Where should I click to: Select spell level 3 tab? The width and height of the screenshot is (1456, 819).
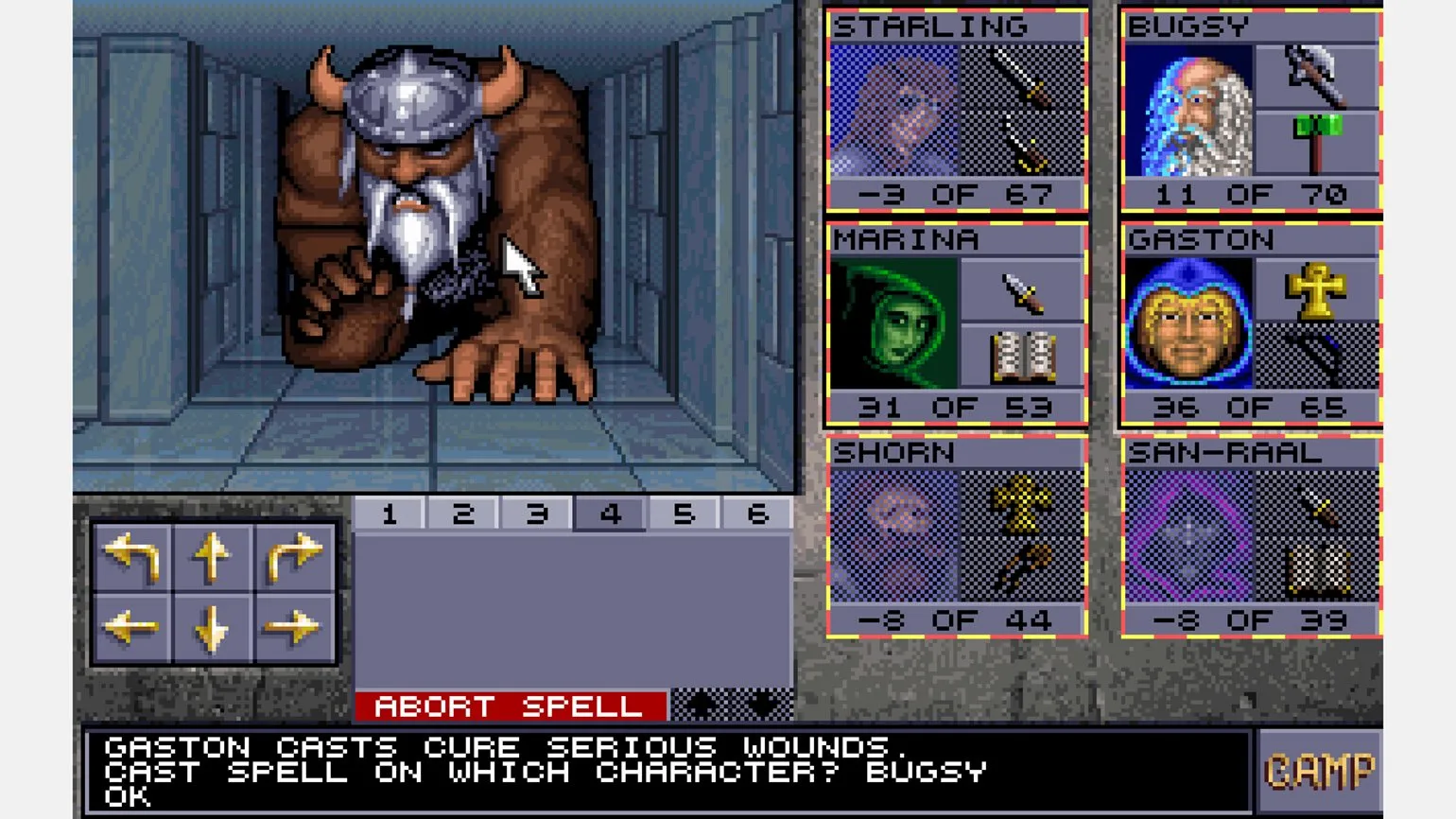pyautogui.click(x=537, y=514)
